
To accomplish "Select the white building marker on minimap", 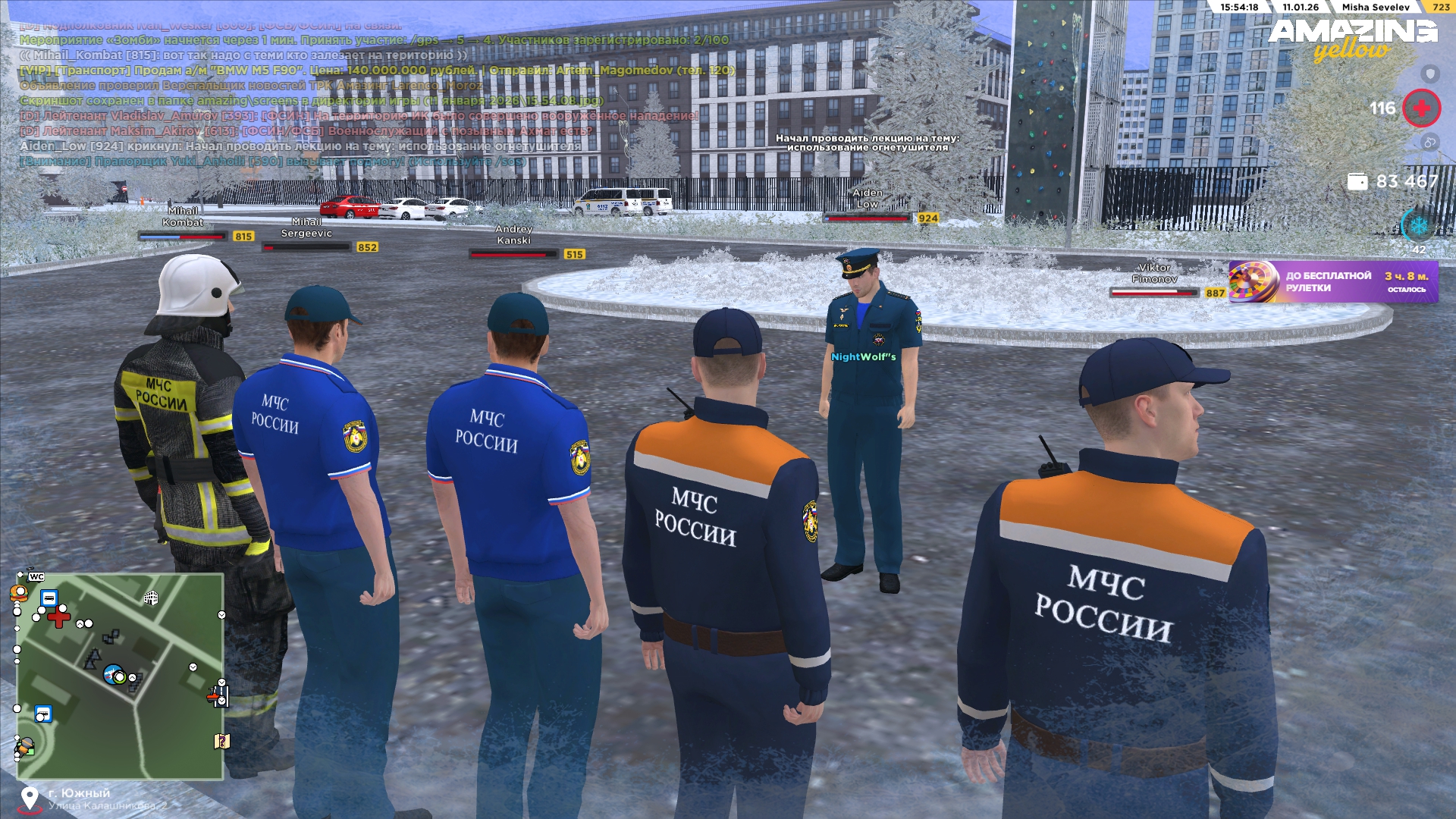I will pos(151,598).
